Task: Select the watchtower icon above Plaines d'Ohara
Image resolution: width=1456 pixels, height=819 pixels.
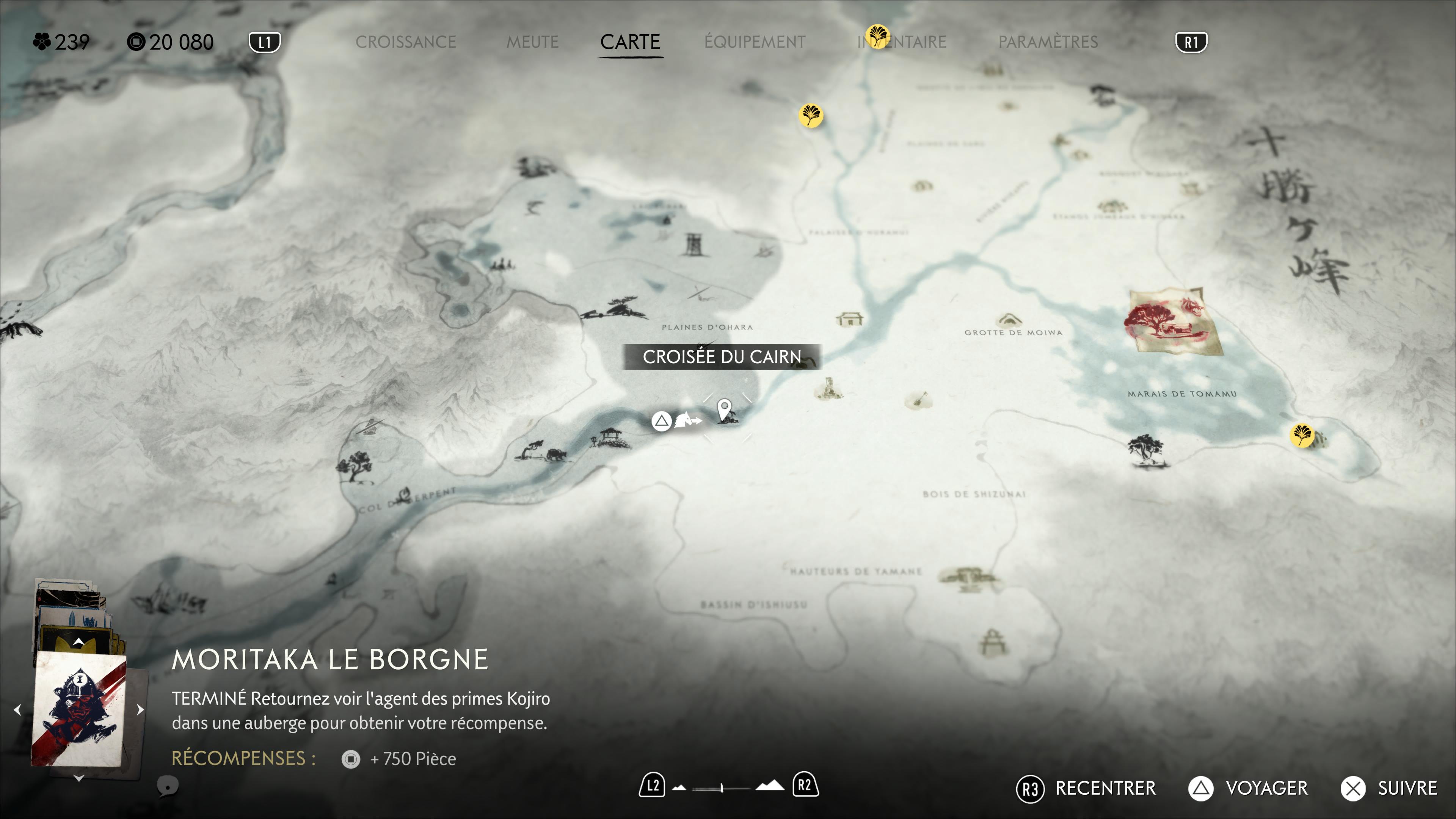Action: coord(693,245)
